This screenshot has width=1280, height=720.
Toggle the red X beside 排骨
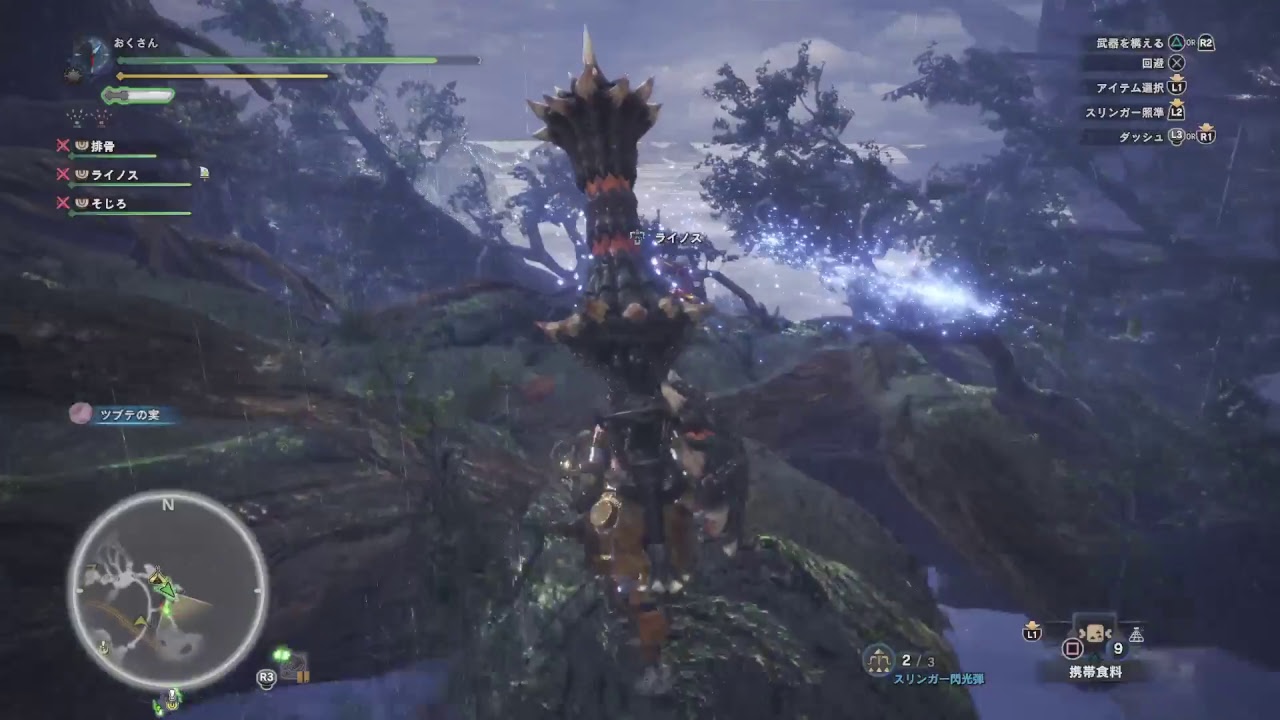(64, 144)
